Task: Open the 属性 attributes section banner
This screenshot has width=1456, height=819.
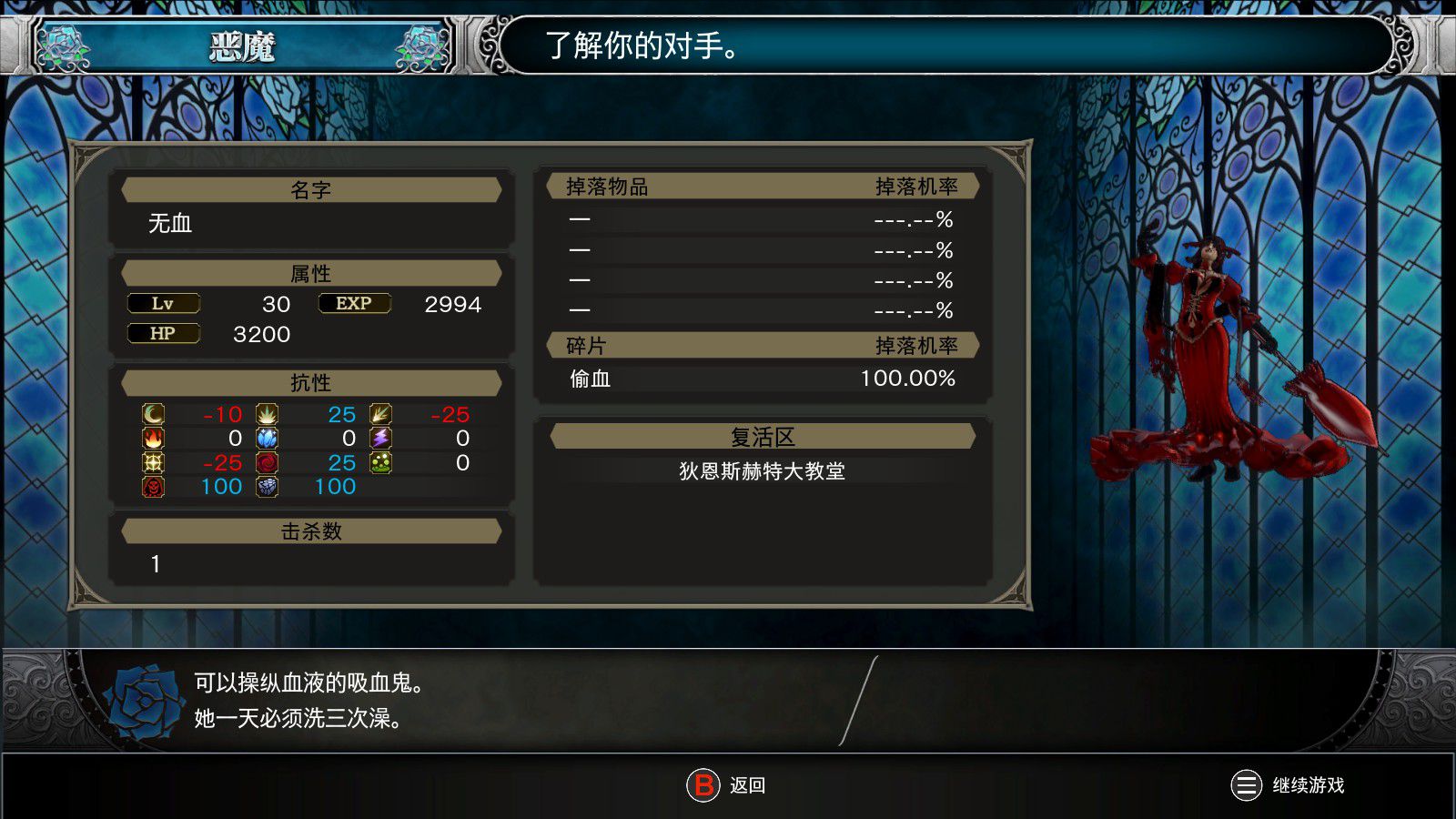Action: [311, 273]
